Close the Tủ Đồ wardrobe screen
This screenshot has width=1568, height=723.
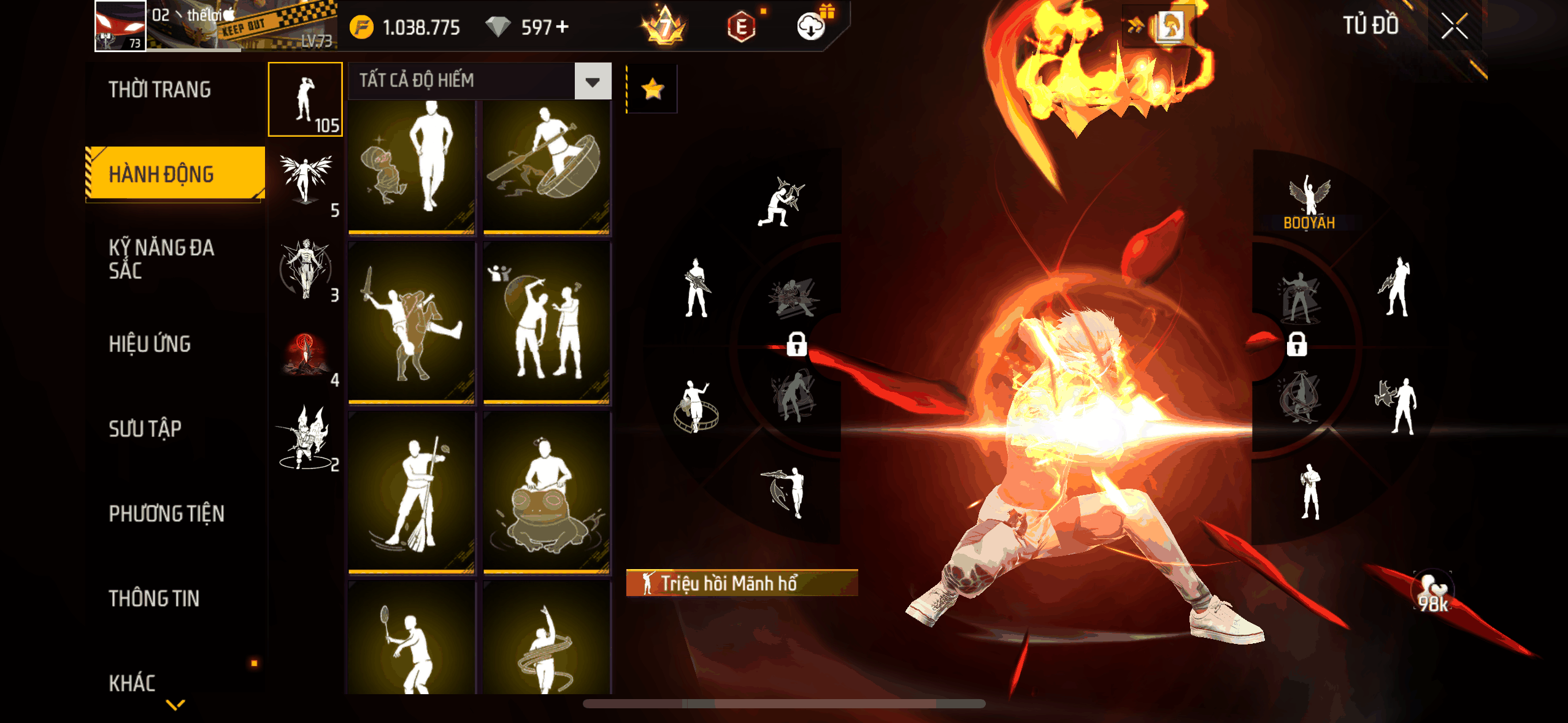click(x=1454, y=27)
